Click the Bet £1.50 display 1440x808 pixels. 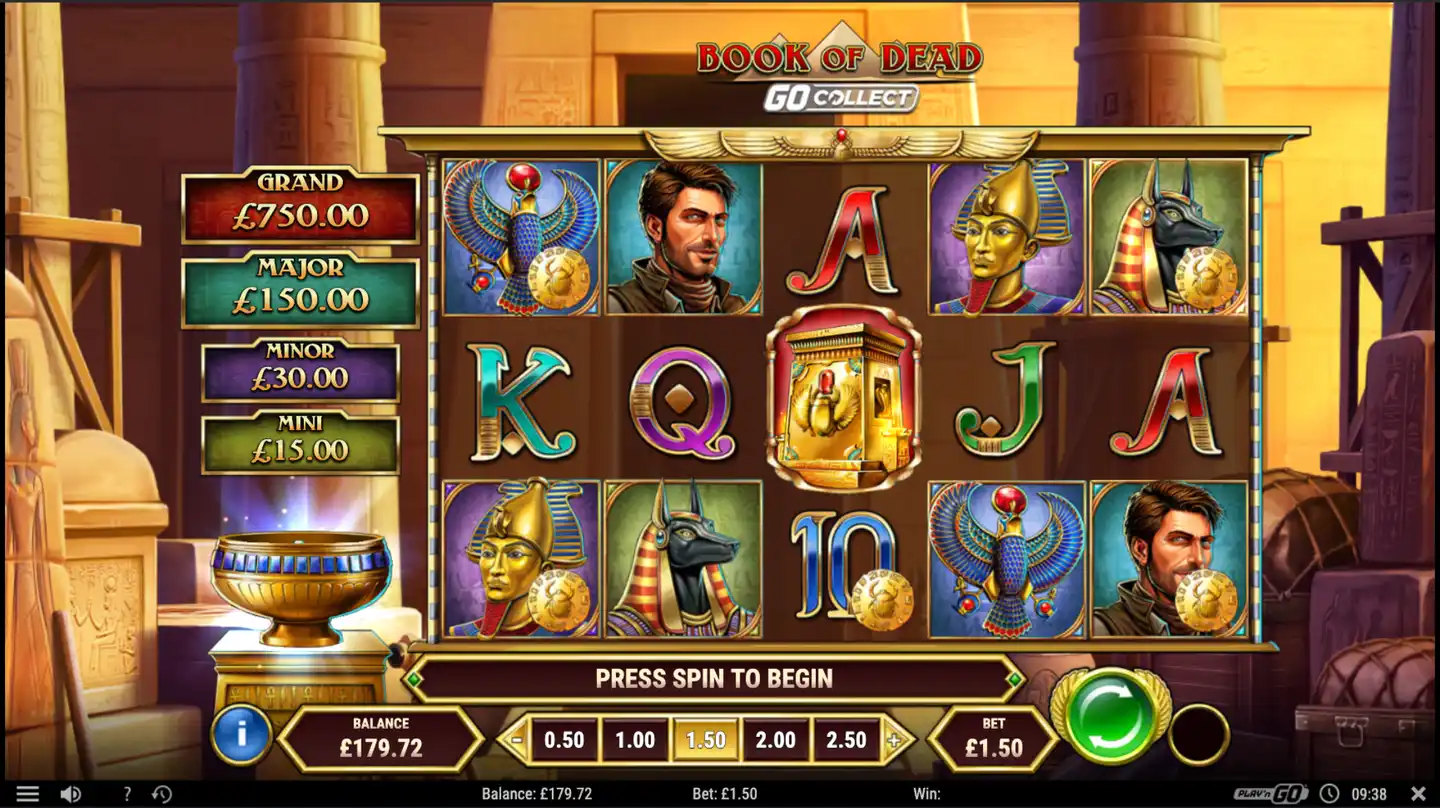(x=994, y=740)
